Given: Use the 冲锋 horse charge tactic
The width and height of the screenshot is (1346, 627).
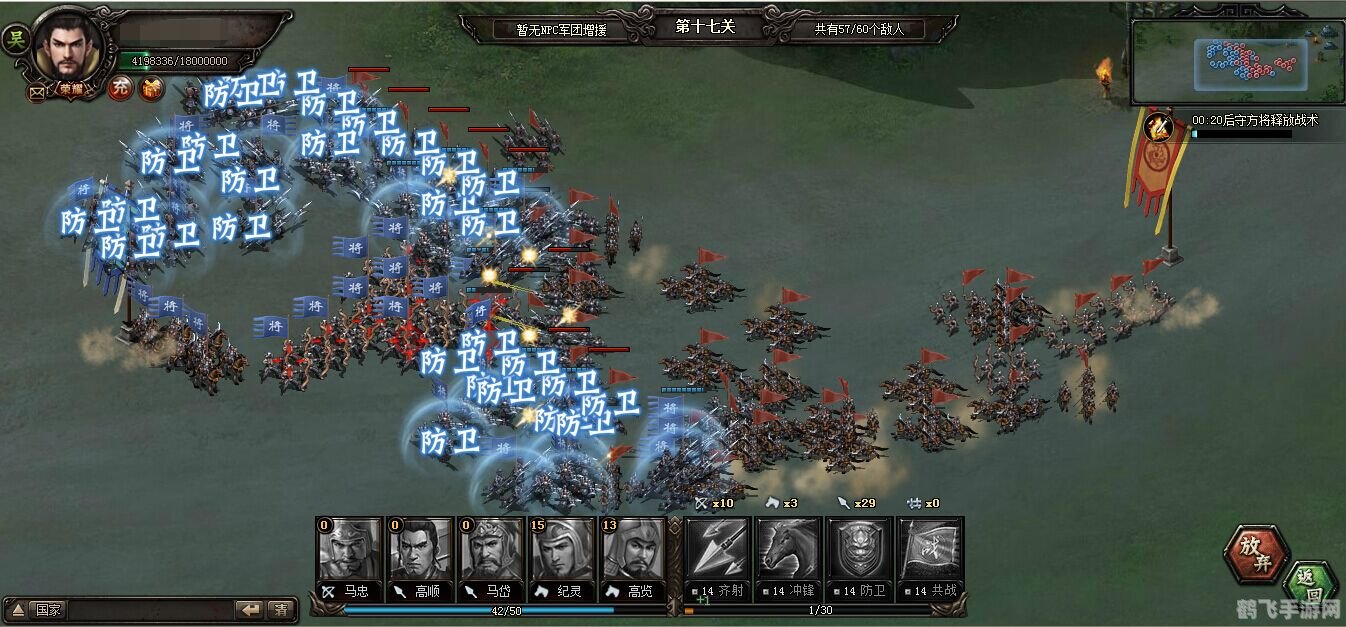Looking at the screenshot, I should point(788,551).
